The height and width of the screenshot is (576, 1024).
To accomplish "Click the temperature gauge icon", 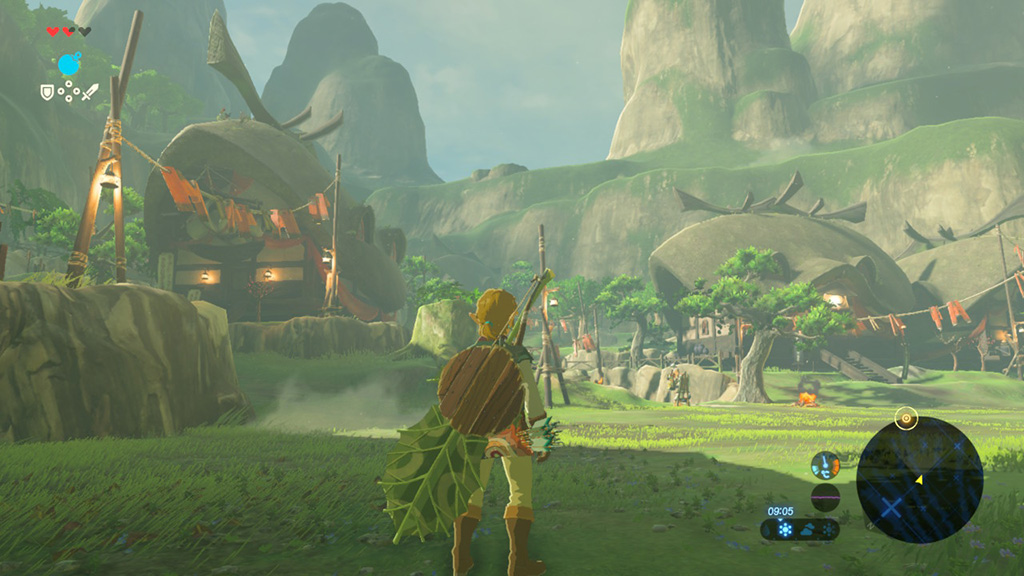I will click(x=825, y=465).
